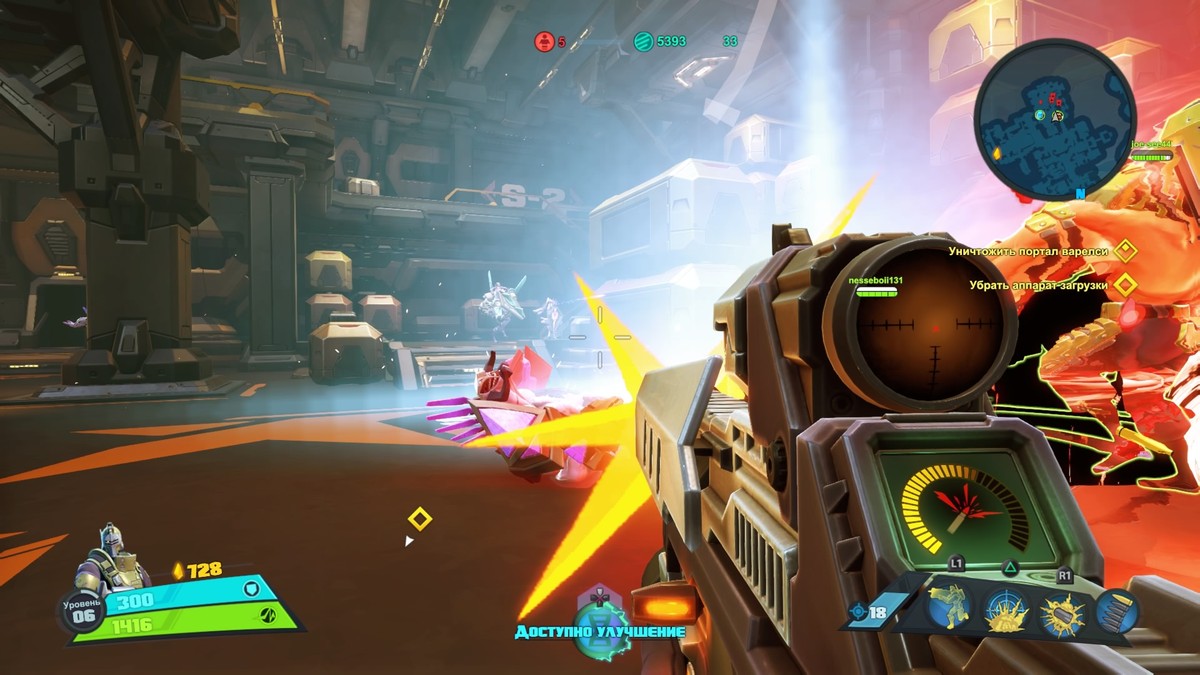Image resolution: width=1200 pixels, height=675 pixels.
Task: Click the nesseboii131 teammate nameplate
Action: tap(875, 281)
